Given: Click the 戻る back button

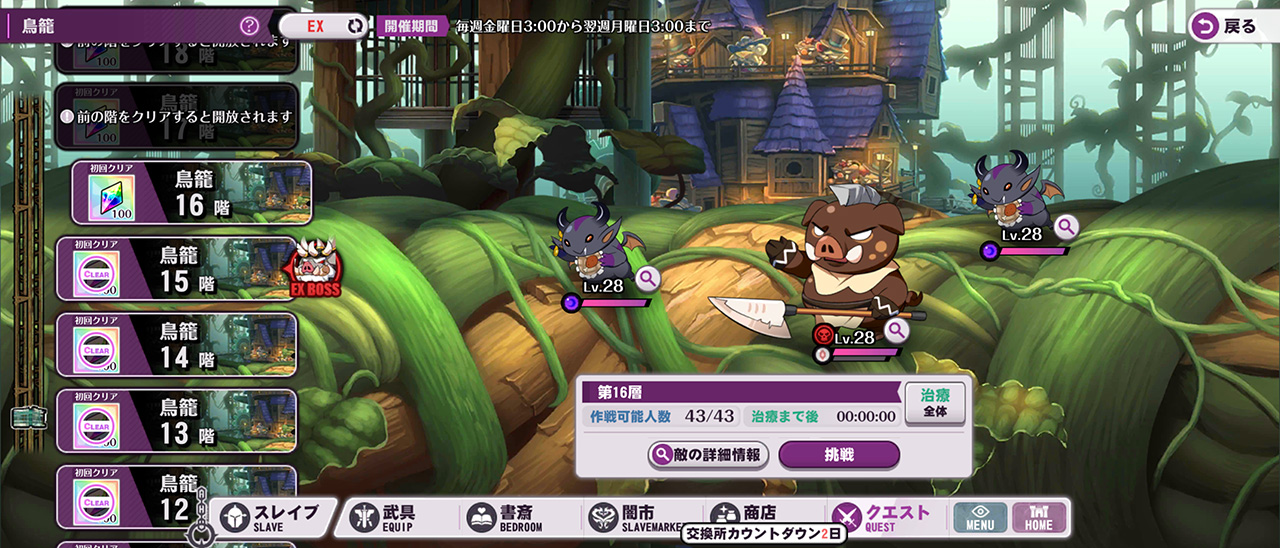Looking at the screenshot, I should coord(1226,27).
